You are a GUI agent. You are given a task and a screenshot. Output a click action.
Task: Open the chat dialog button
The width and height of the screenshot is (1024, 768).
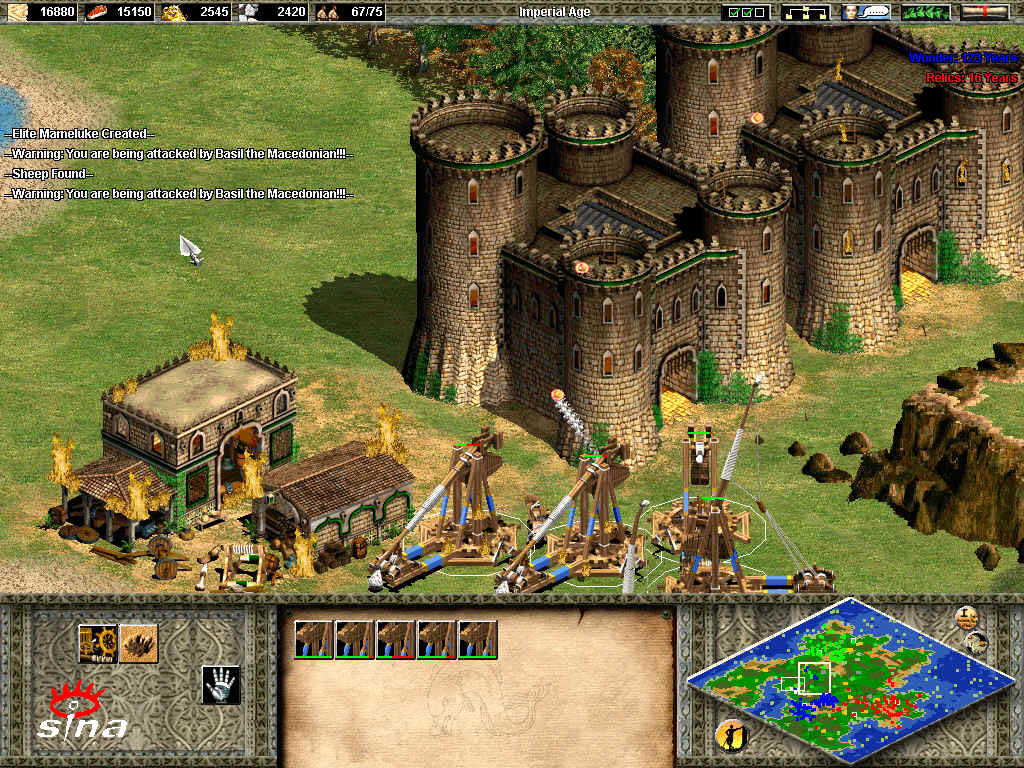tap(866, 12)
